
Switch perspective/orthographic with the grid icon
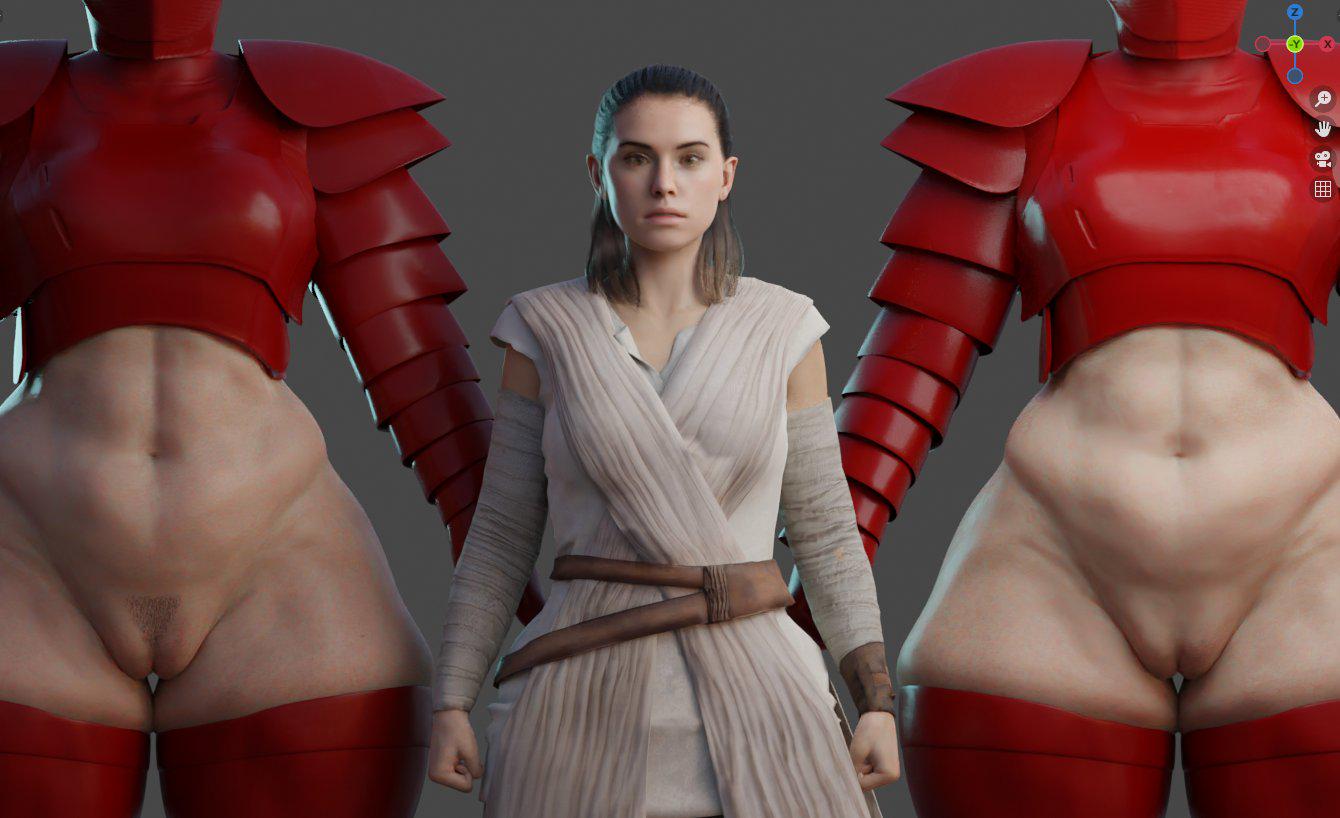click(x=1323, y=189)
